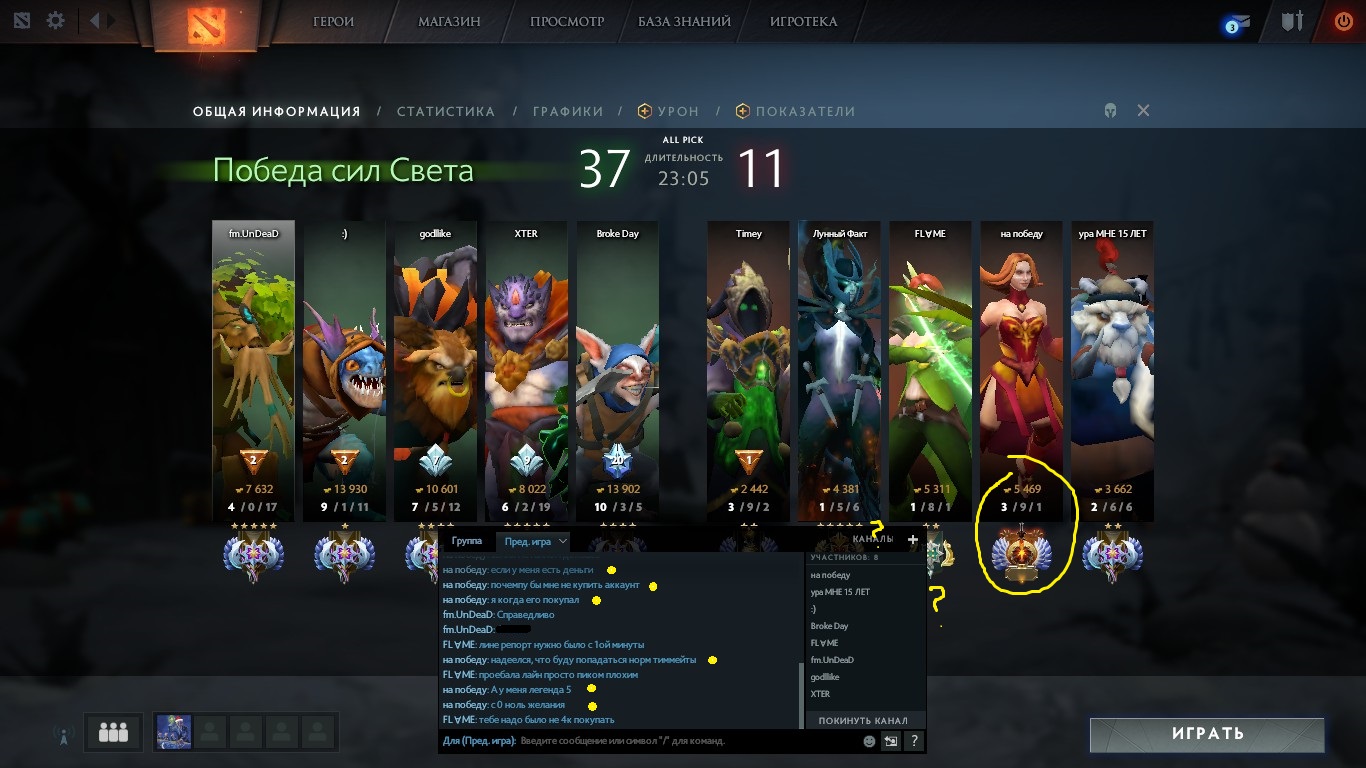Add a chat channel with plus button
Screen dimensions: 1366x768
912,540
